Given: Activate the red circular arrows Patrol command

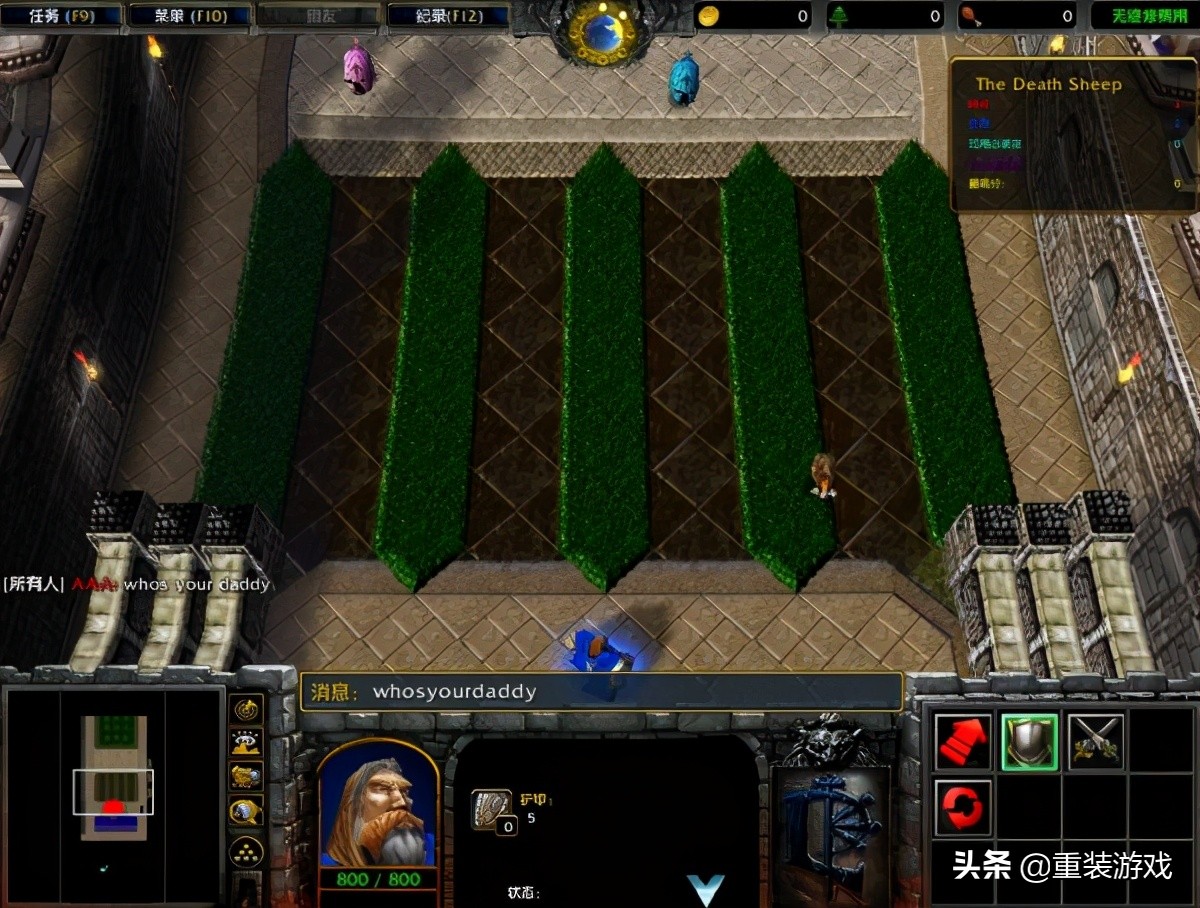Looking at the screenshot, I should coord(963,807).
